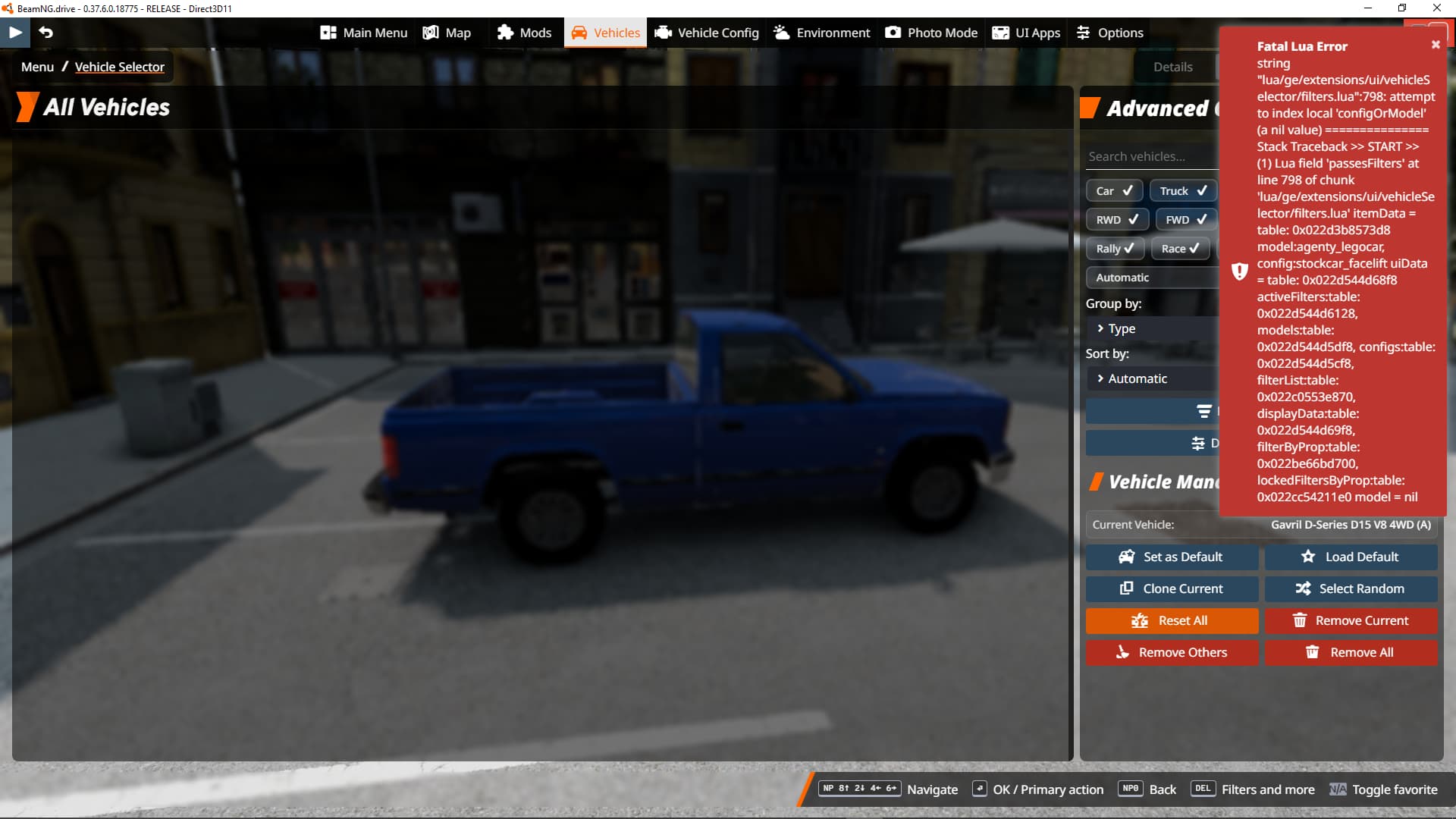Clone the current vehicle
The height and width of the screenshot is (819, 1456).
click(1172, 588)
